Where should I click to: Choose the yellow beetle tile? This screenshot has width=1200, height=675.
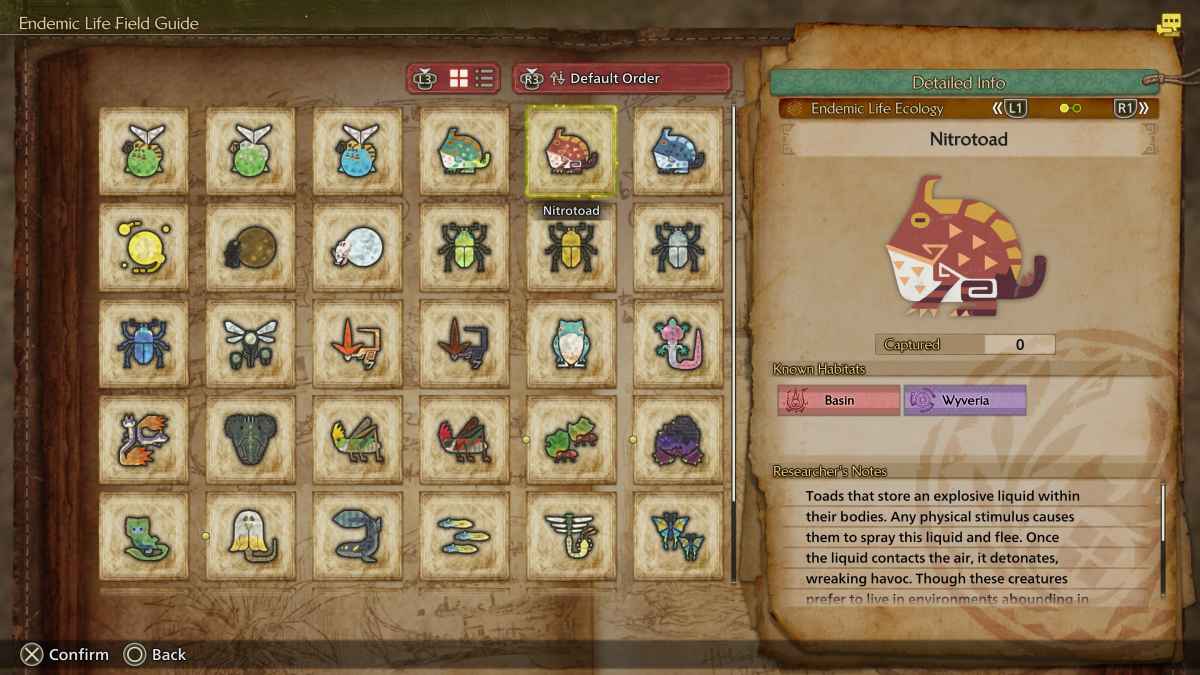click(x=571, y=246)
